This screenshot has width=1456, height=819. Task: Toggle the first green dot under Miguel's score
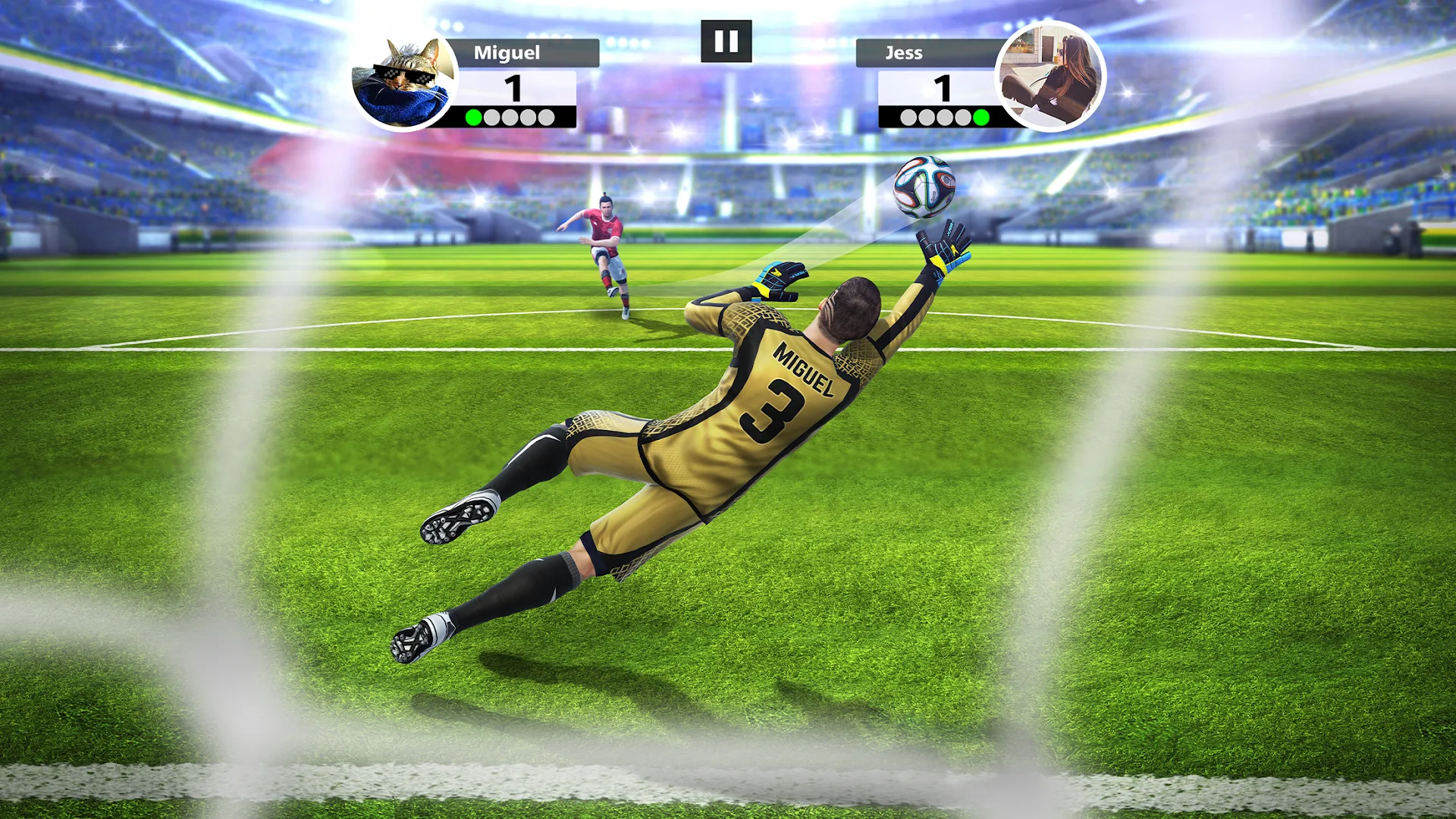coord(474,116)
